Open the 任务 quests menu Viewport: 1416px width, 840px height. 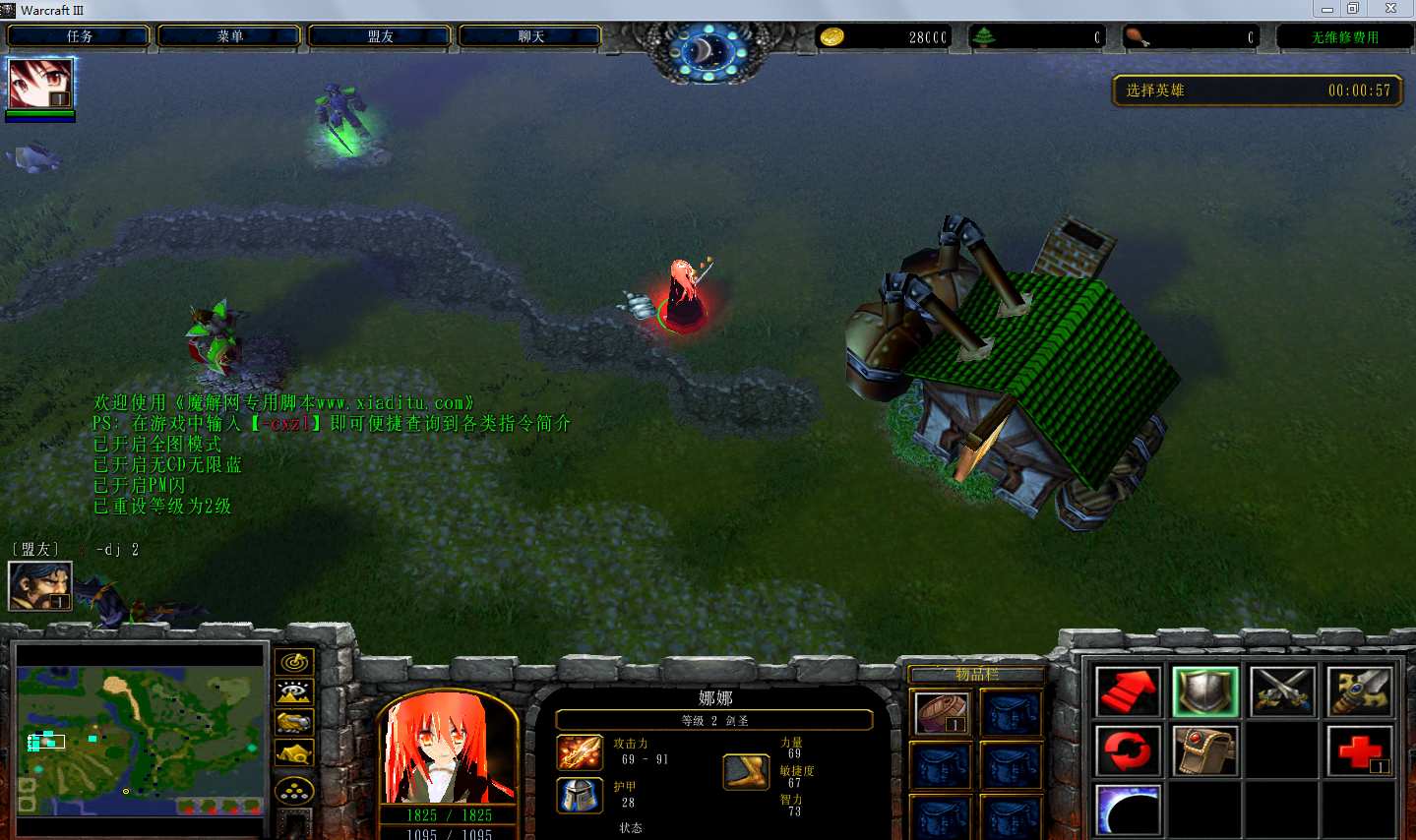click(79, 36)
